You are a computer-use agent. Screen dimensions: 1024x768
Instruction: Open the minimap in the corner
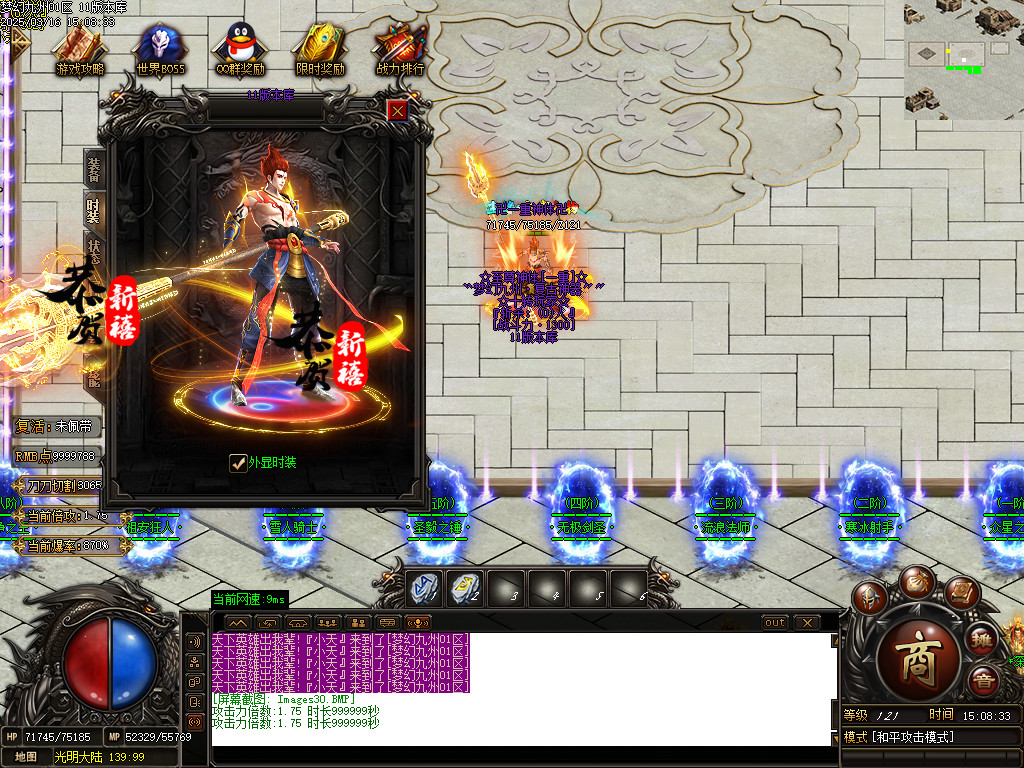tap(963, 60)
